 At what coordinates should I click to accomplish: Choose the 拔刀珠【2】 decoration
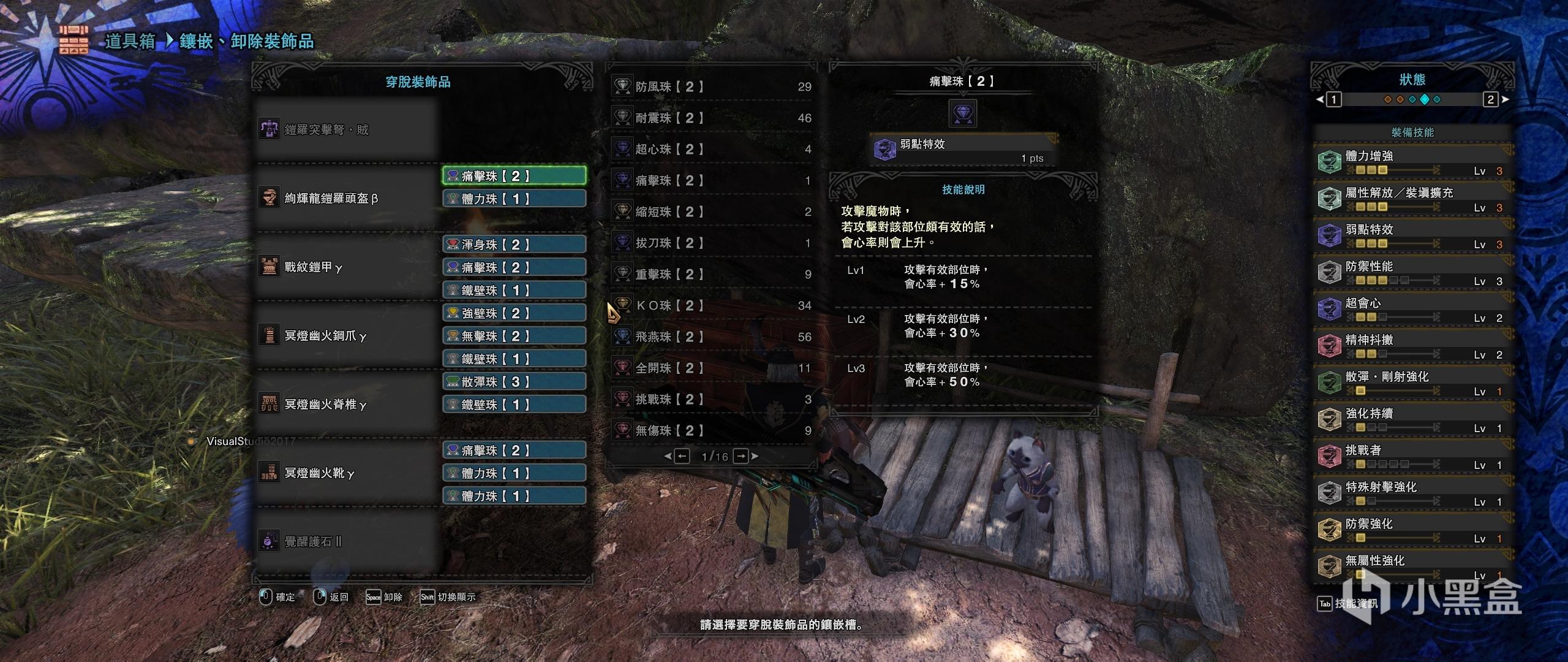710,243
